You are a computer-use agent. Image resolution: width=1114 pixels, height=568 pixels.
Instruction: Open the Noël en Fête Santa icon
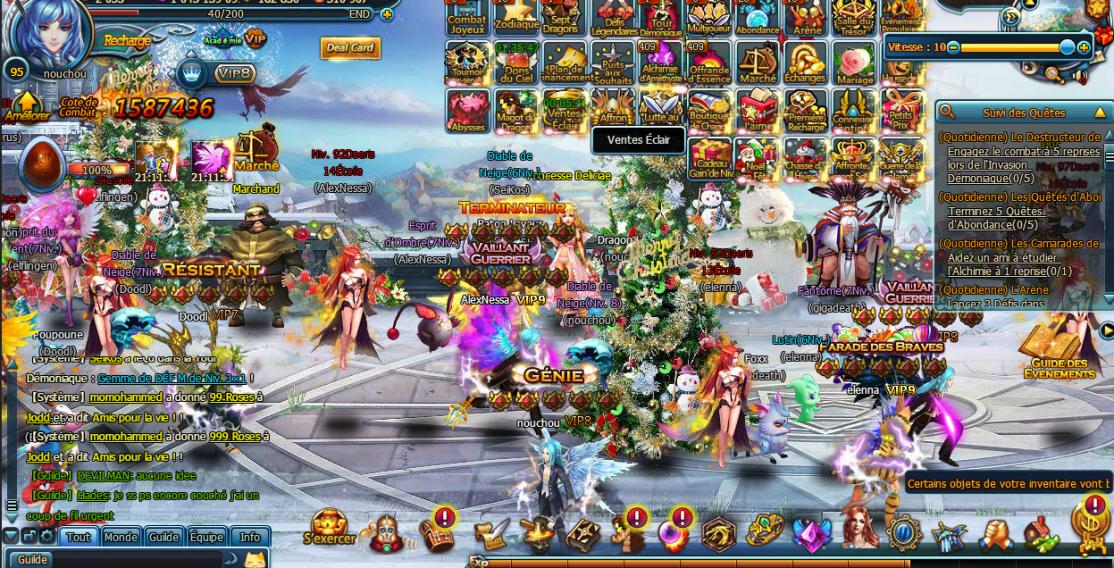tap(756, 158)
